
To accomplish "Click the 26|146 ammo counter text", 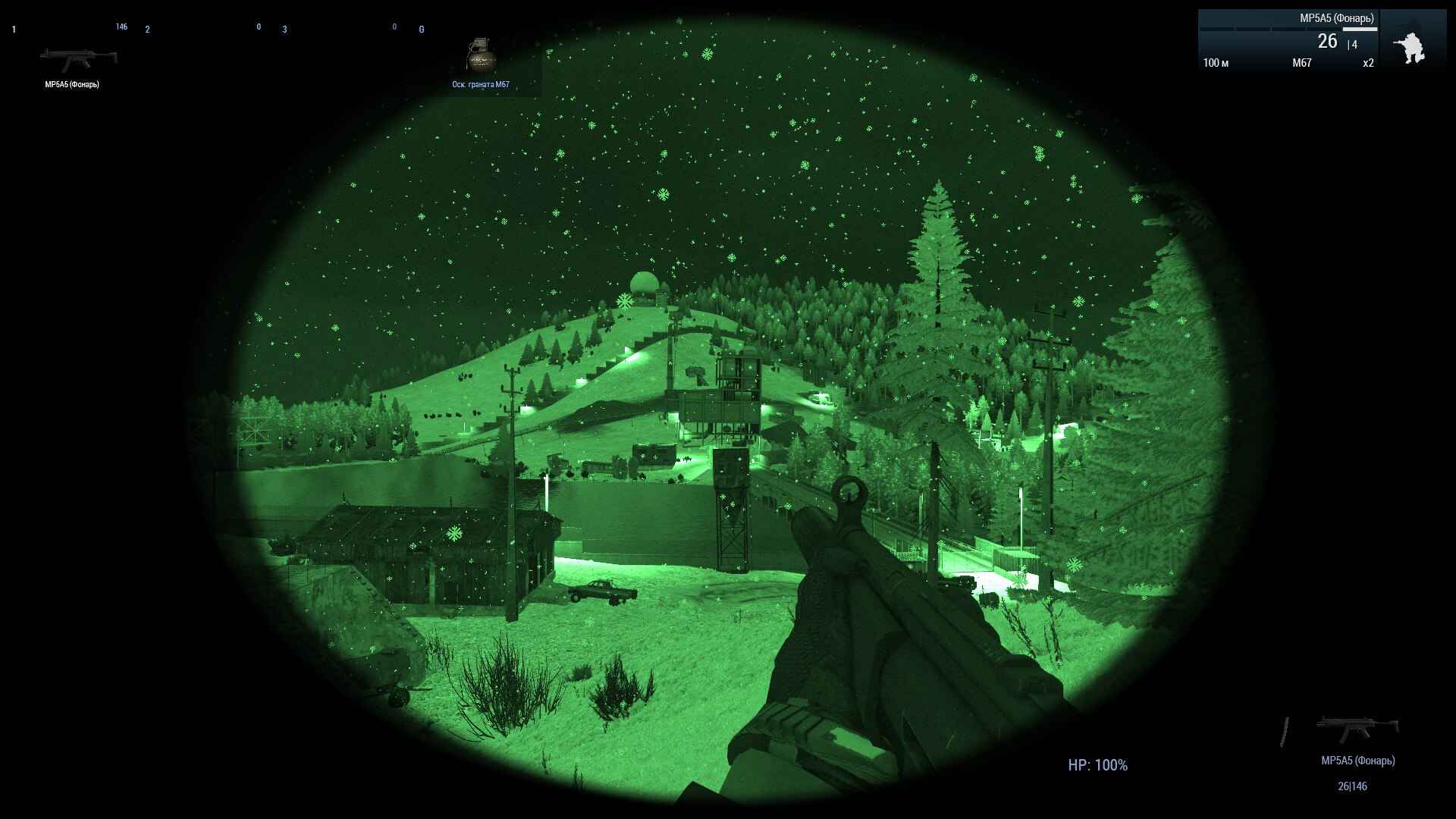I will tap(1353, 786).
